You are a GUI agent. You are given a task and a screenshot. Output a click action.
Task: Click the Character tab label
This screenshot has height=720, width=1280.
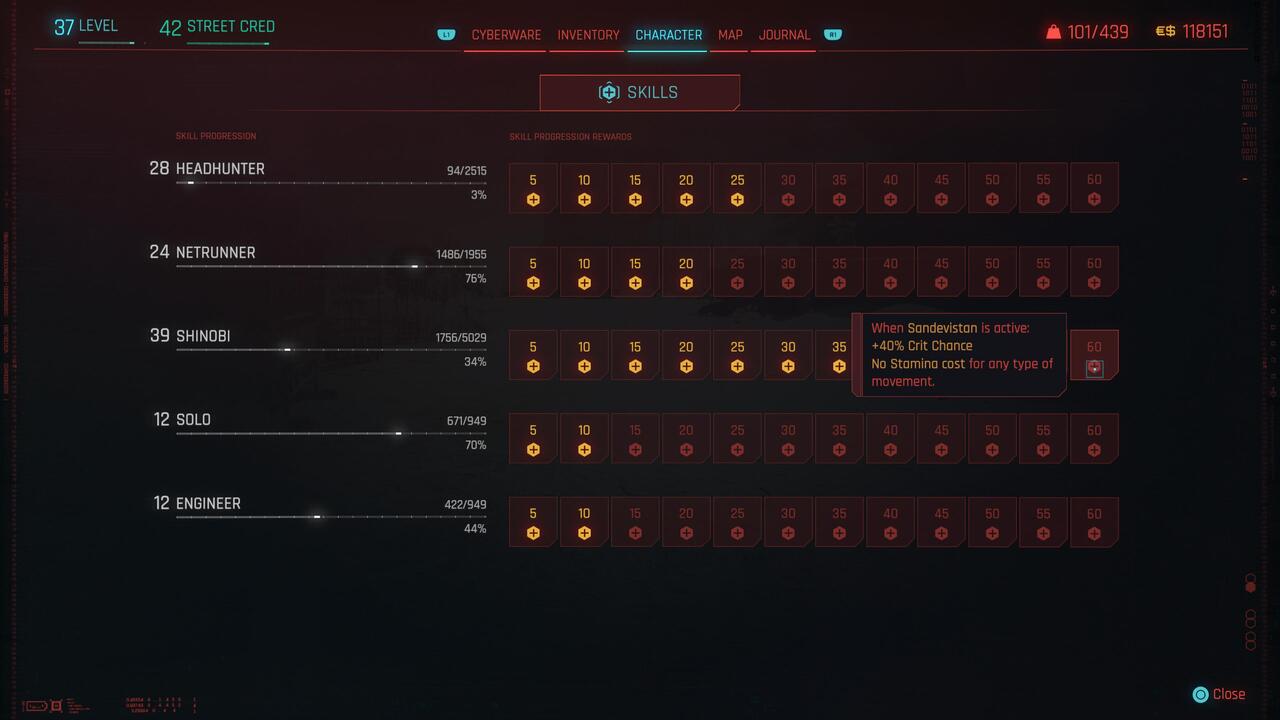point(668,35)
